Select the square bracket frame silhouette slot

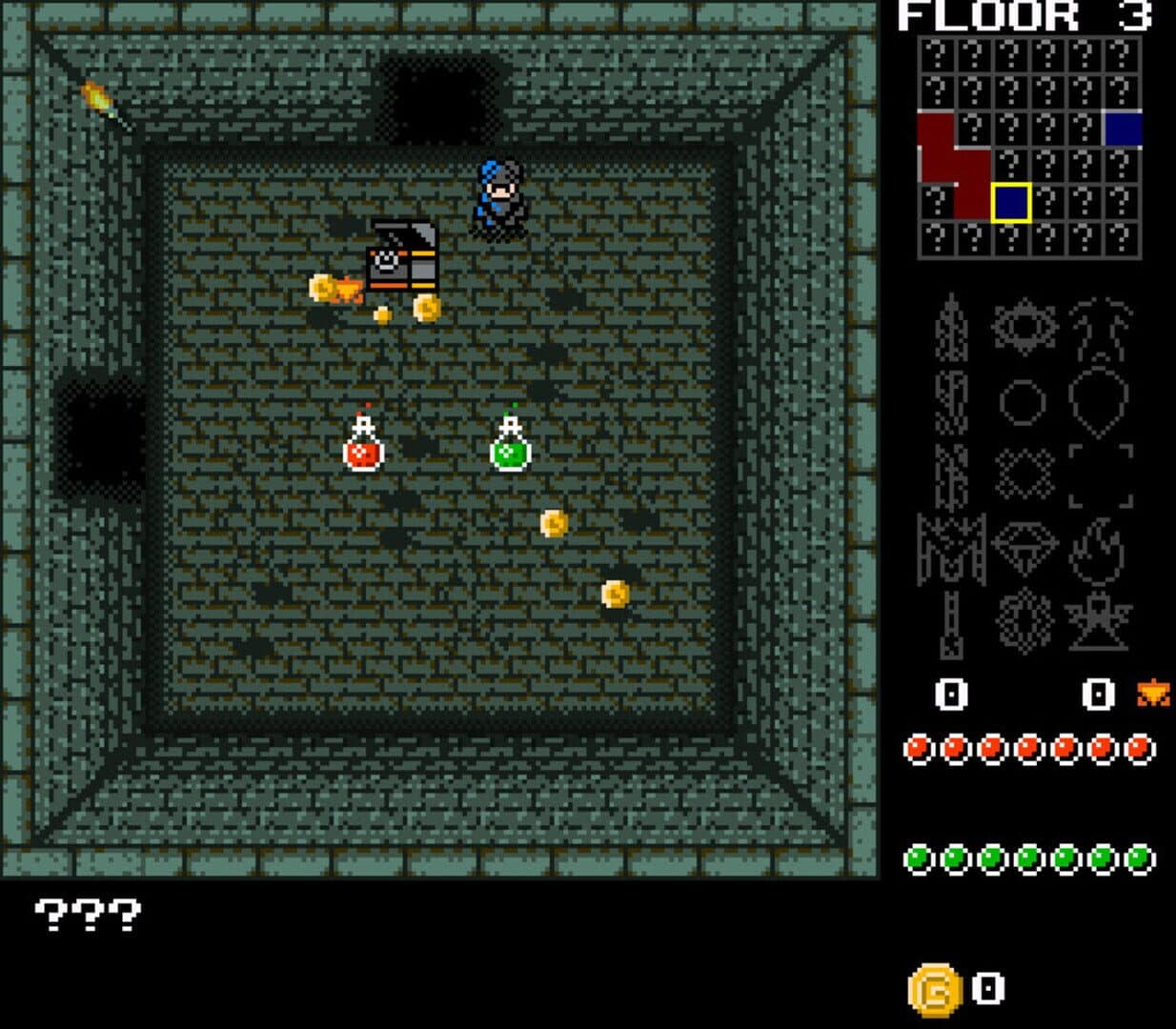click(1101, 475)
